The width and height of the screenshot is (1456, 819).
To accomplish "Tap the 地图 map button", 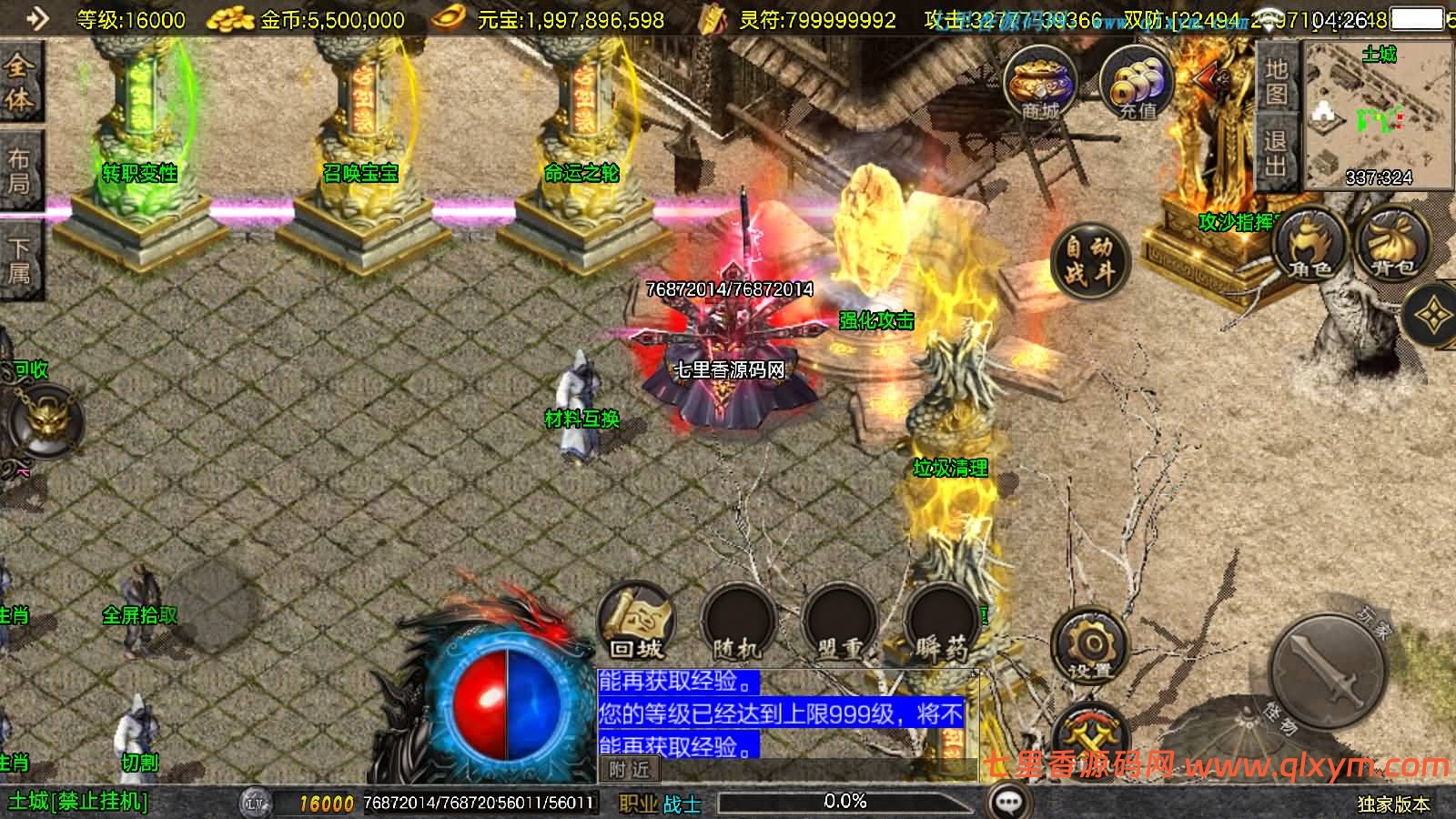I will coord(1275,81).
